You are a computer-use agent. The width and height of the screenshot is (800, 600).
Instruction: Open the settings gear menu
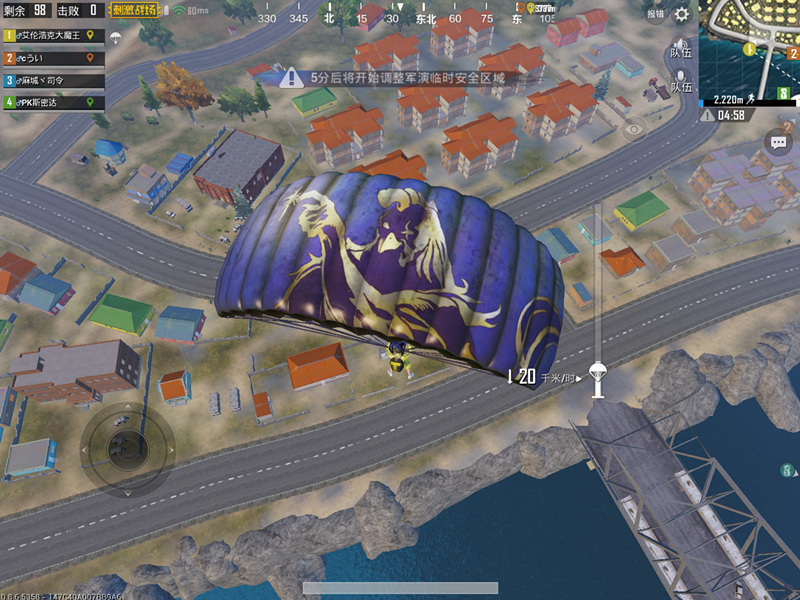pos(682,14)
